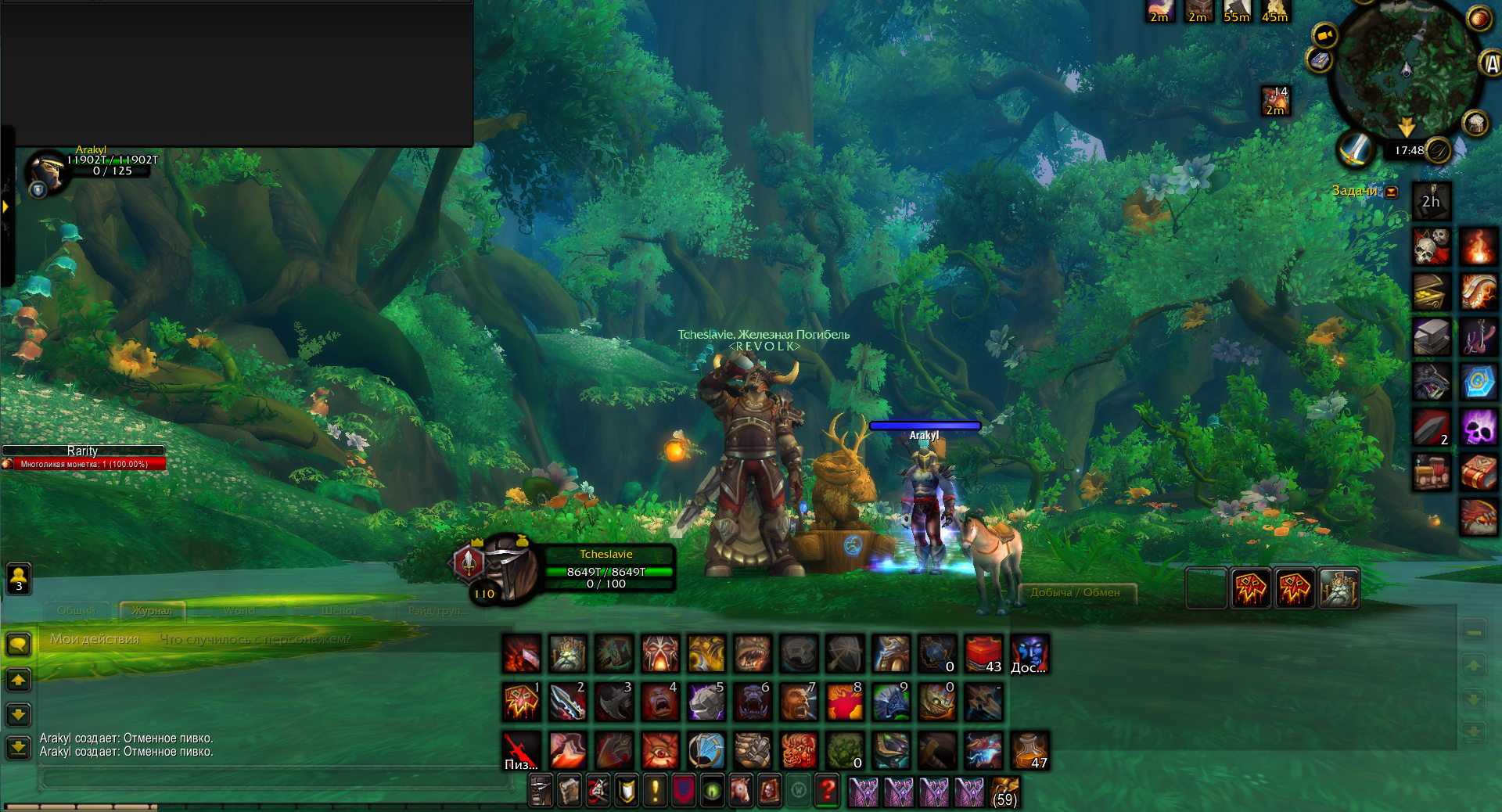Use the red item with 43 count
Screen dimensions: 1502x812
[983, 654]
